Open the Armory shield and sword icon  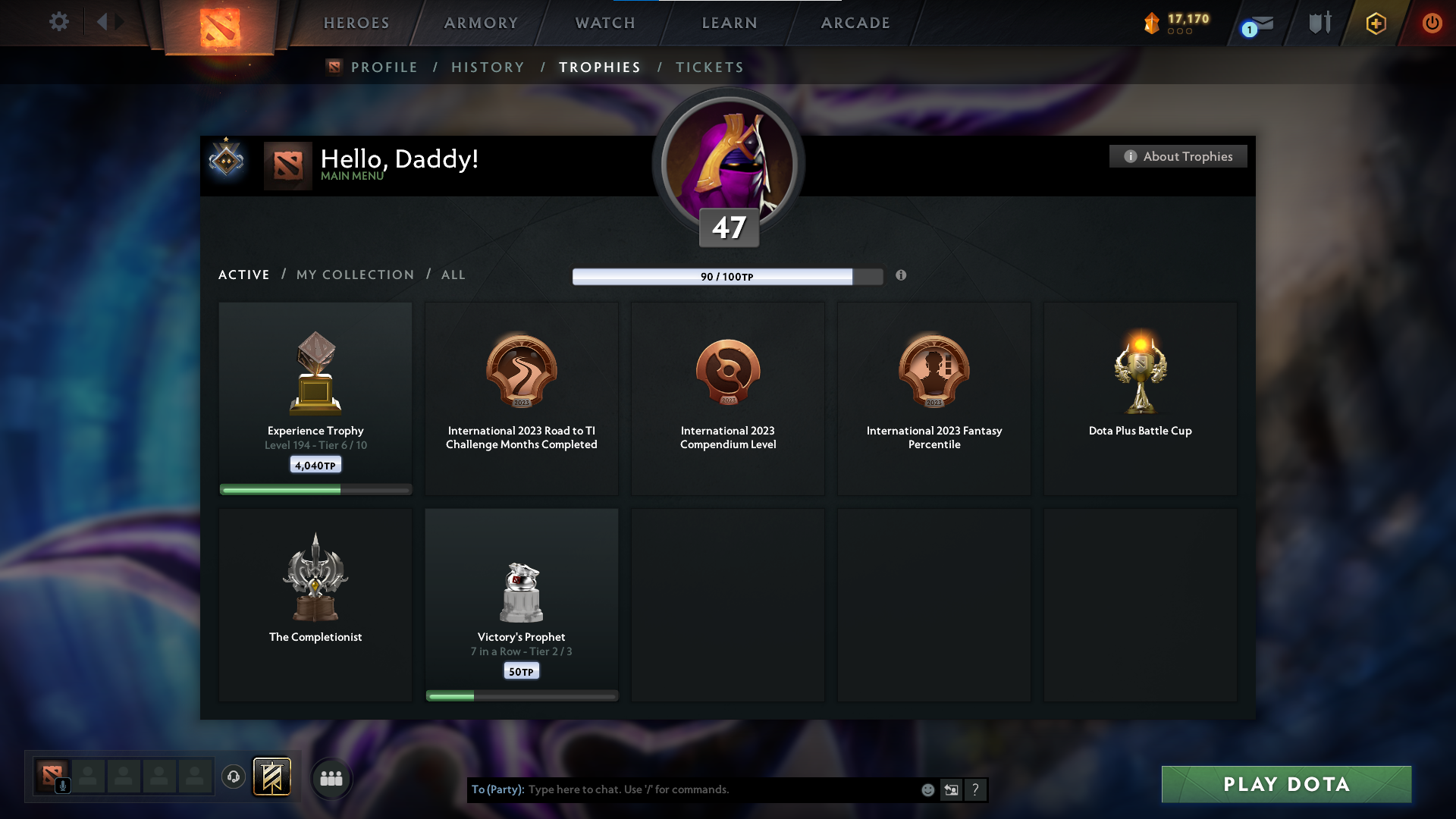pyautogui.click(x=1319, y=23)
